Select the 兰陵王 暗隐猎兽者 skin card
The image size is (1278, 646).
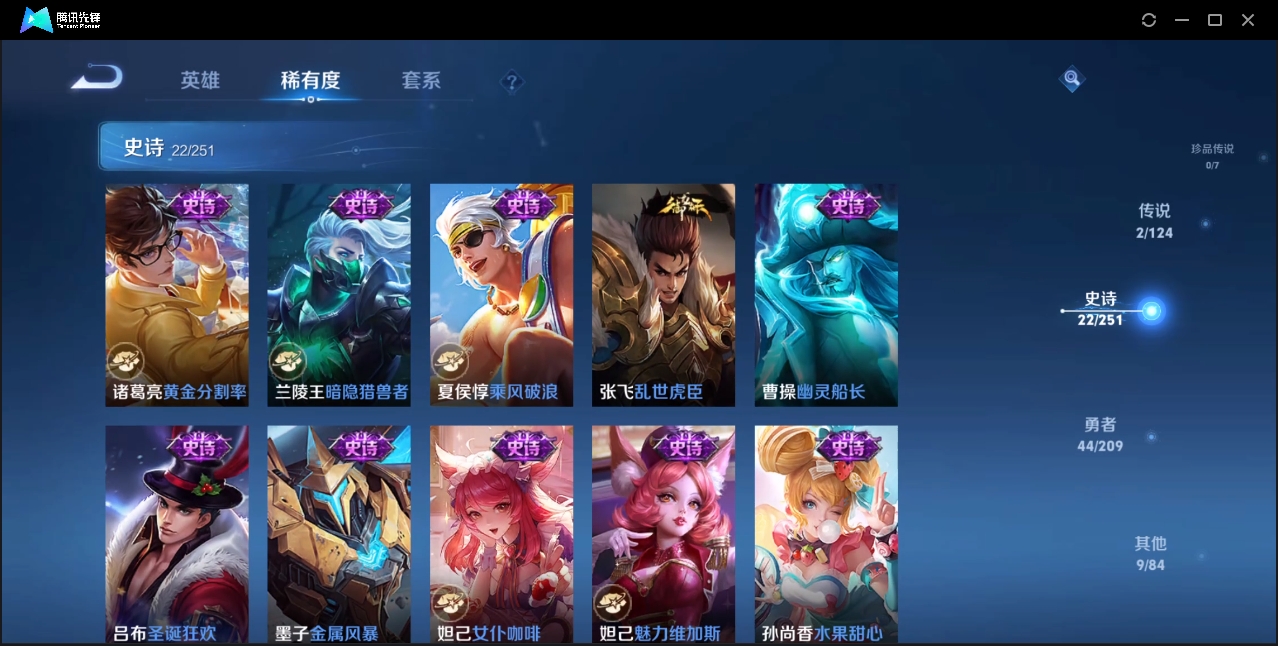coord(339,295)
